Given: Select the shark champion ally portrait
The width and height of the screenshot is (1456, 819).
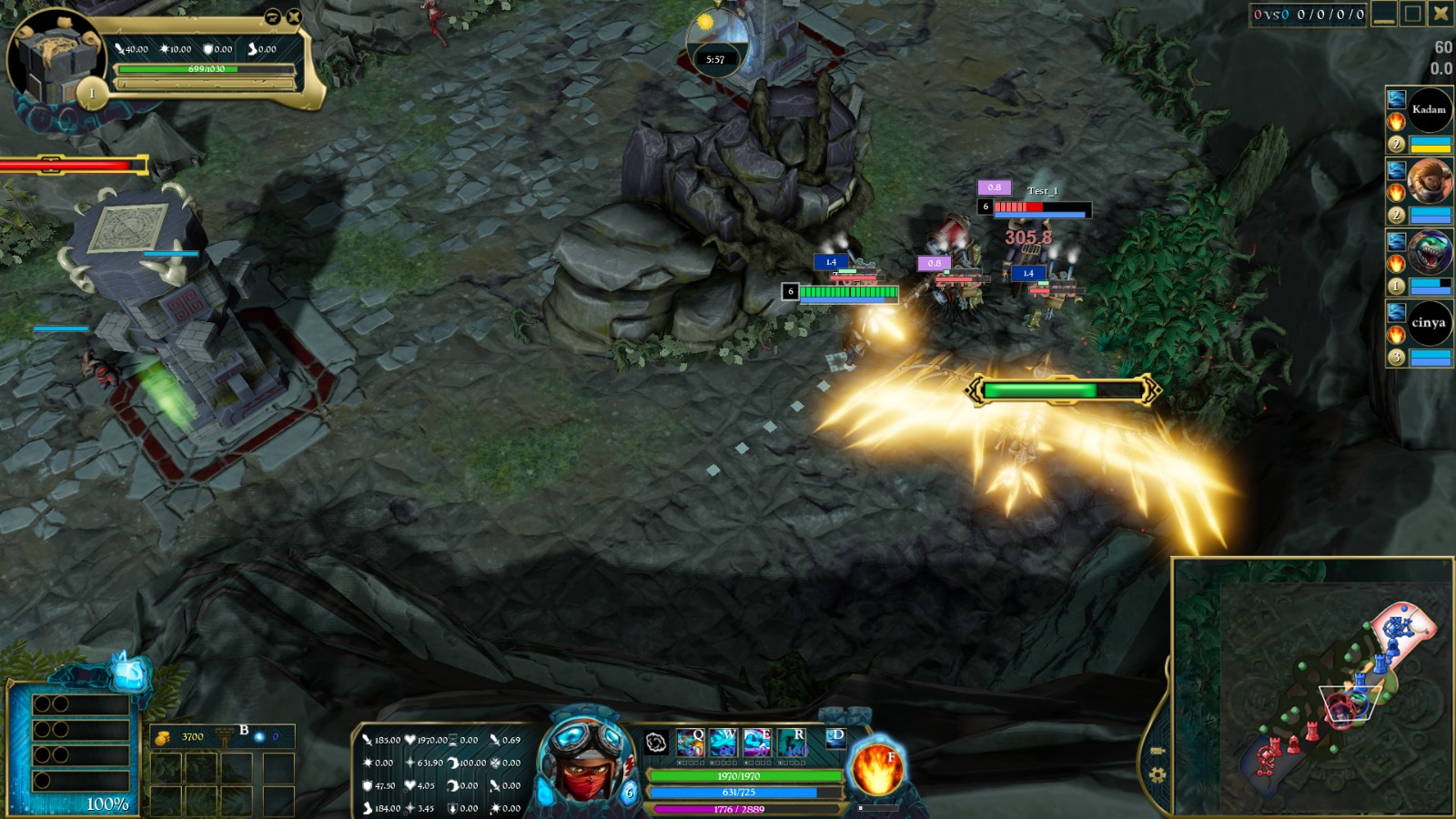Looking at the screenshot, I should [x=1429, y=252].
